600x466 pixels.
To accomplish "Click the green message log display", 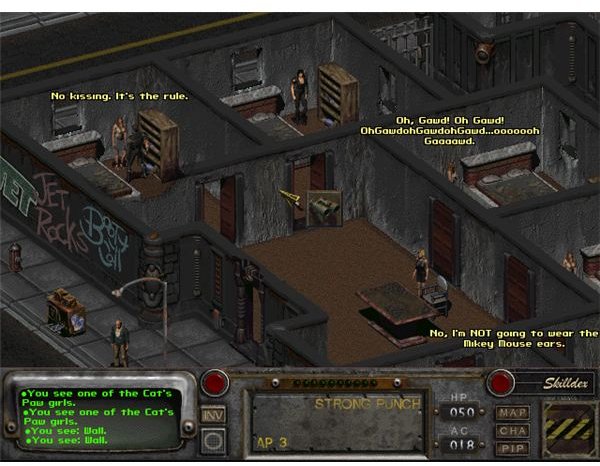I will tap(100, 416).
